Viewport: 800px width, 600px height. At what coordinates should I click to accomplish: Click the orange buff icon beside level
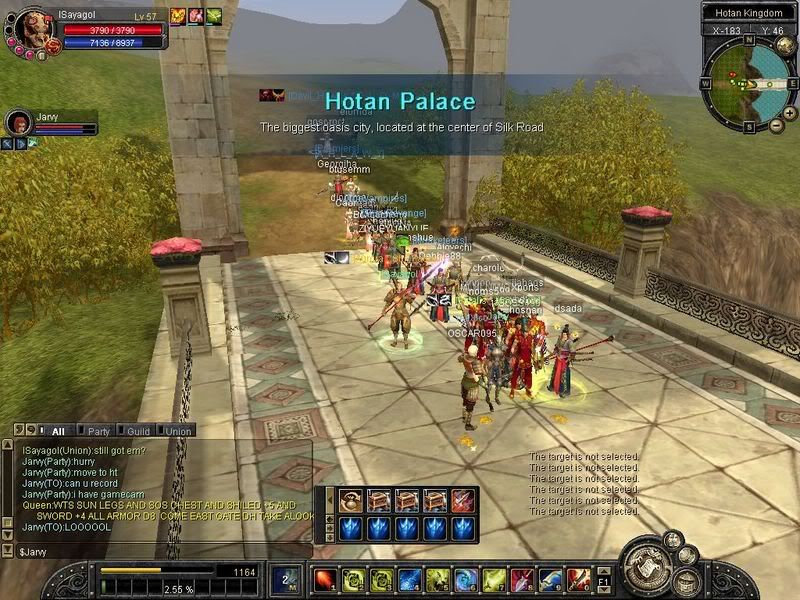[x=178, y=15]
